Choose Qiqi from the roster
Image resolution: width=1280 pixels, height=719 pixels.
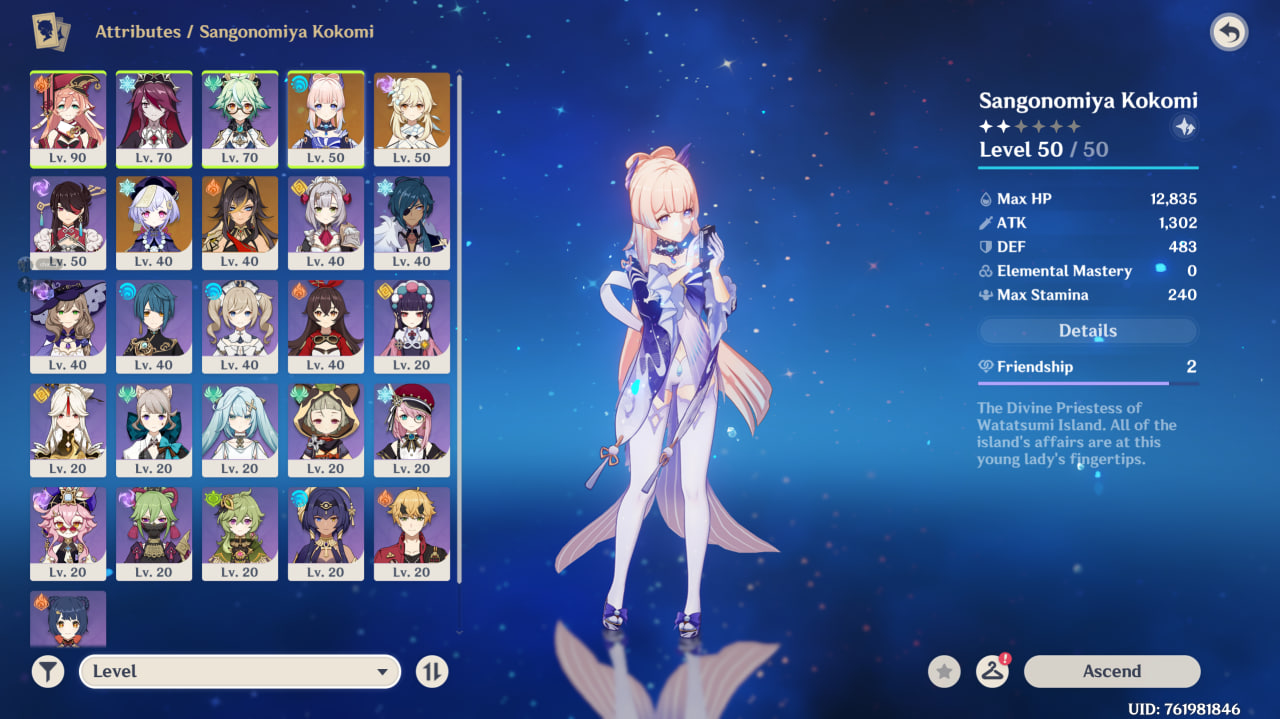pyautogui.click(x=154, y=222)
